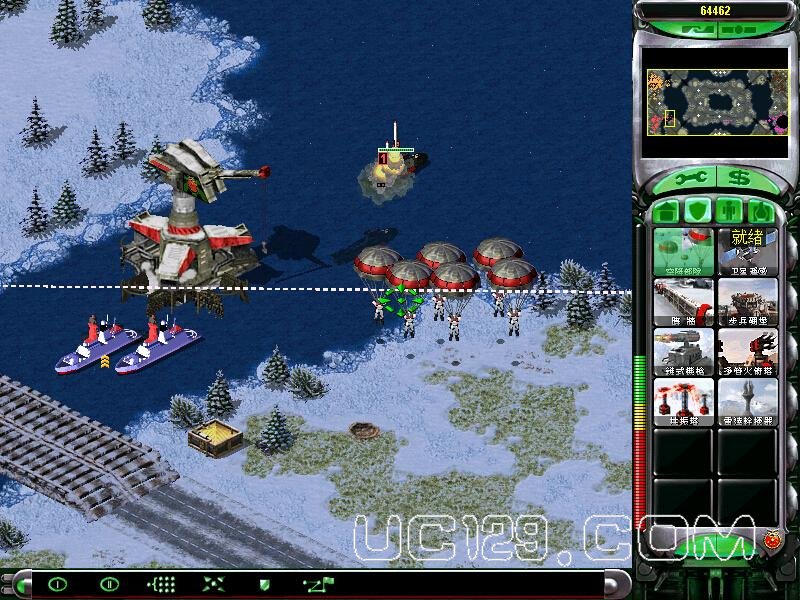Open the diplomacy button above the minimap
This screenshot has width=800, height=600.
(693, 30)
